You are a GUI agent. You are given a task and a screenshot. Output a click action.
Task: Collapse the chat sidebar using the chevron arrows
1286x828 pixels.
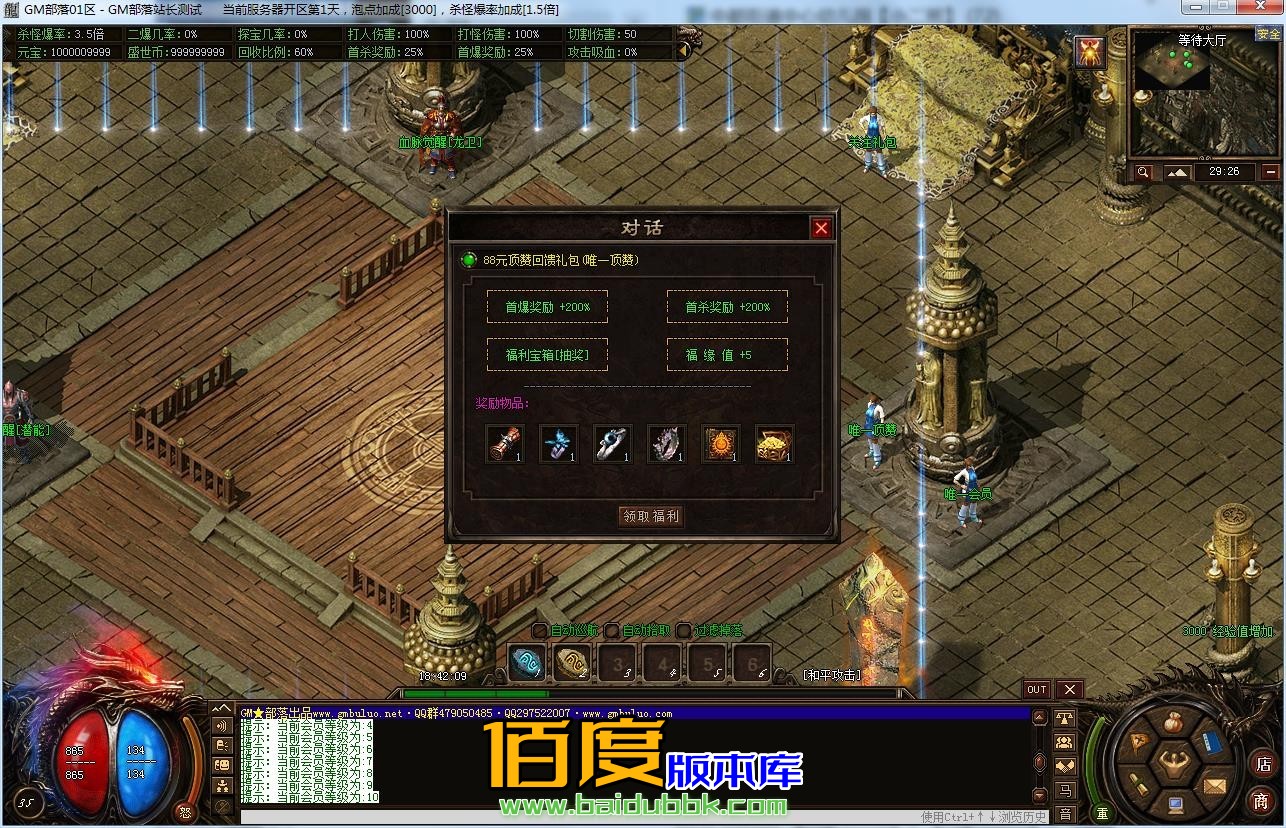coord(223,707)
